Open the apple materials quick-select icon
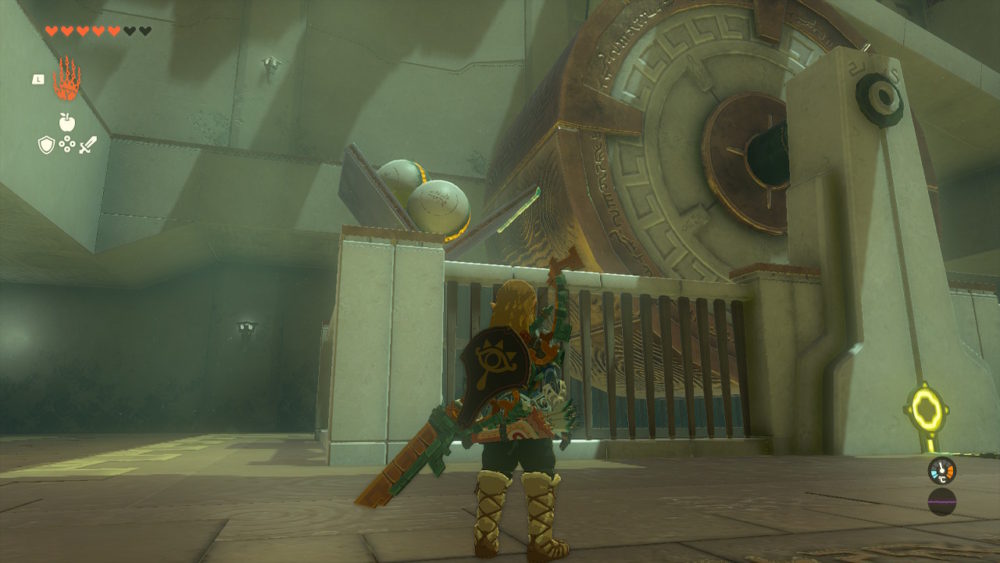1000x563 pixels. 67,122
